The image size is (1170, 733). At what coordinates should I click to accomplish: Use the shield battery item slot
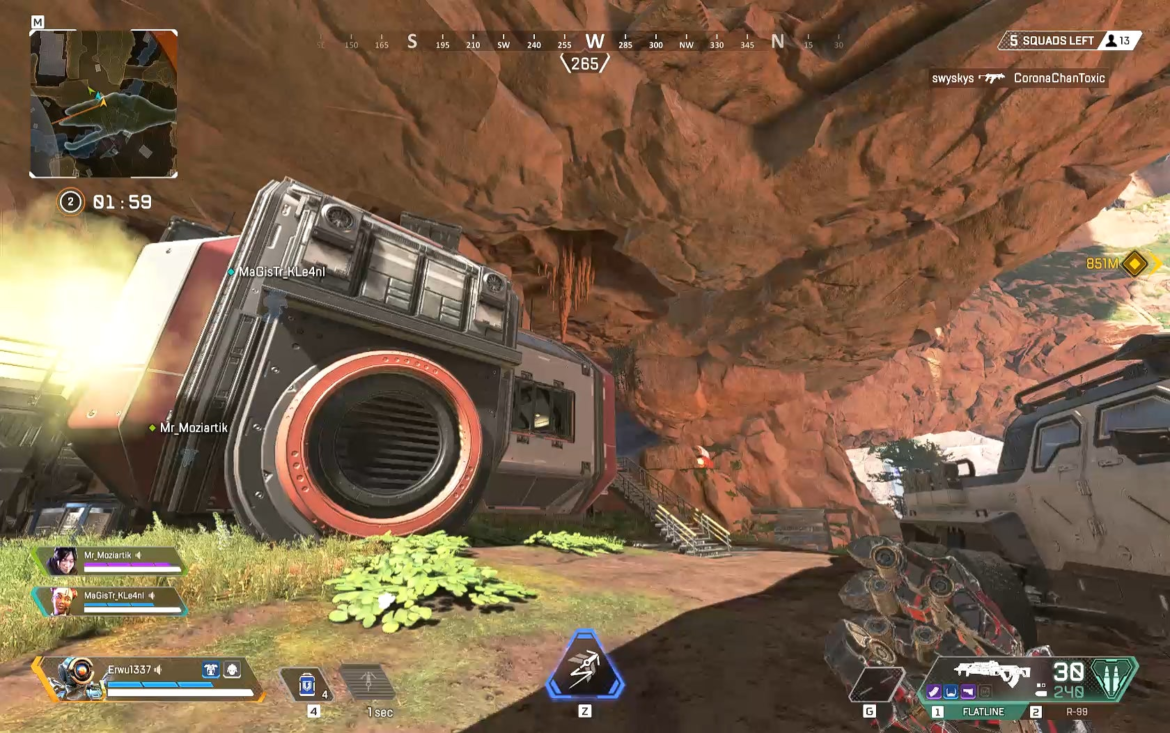306,684
